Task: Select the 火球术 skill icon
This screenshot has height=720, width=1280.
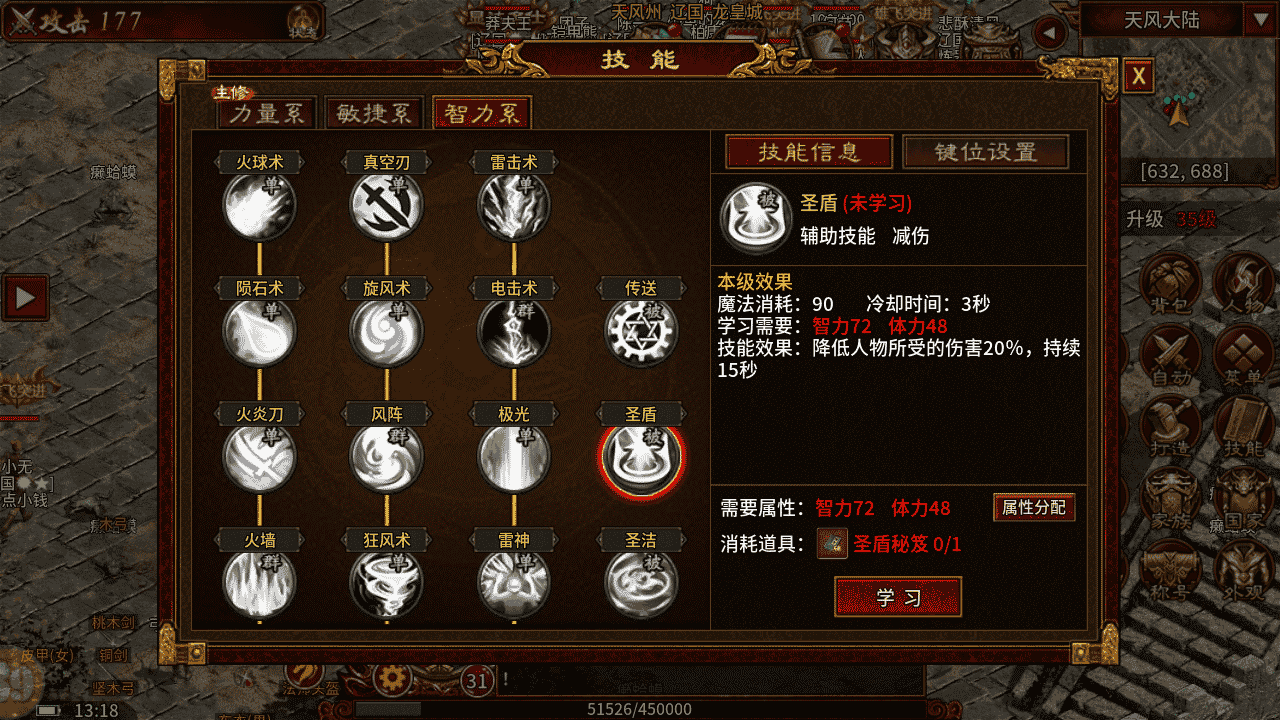Action: 259,206
